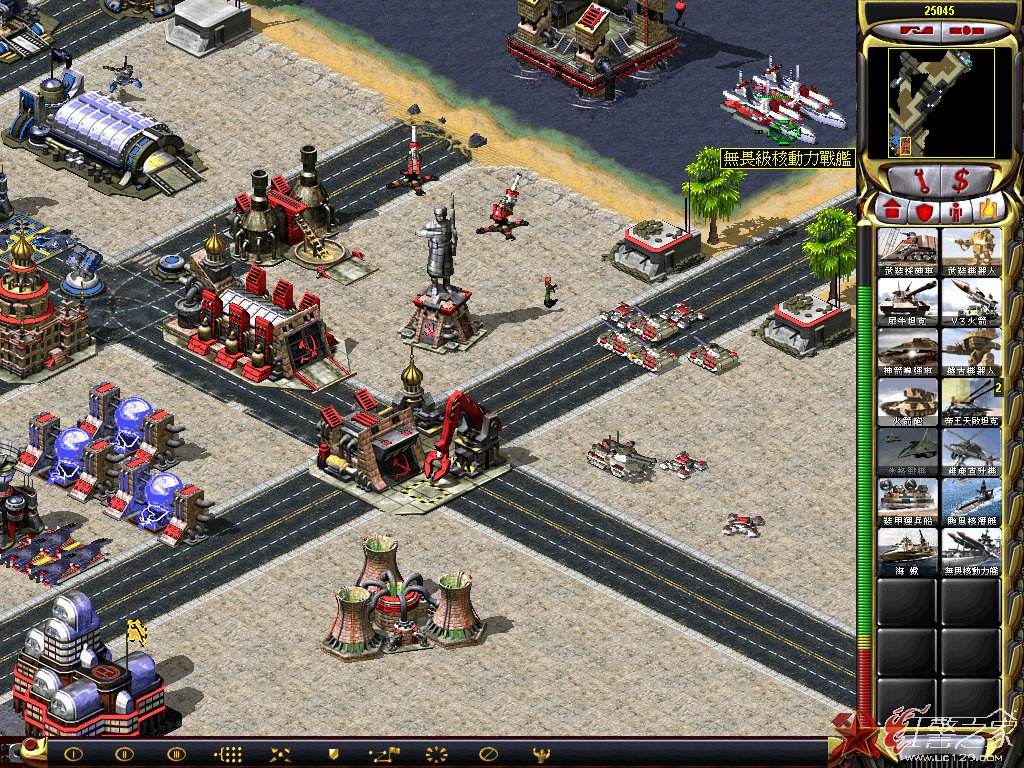Open the vehicles build tab
Image resolution: width=1024 pixels, height=768 pixels.
(989, 211)
